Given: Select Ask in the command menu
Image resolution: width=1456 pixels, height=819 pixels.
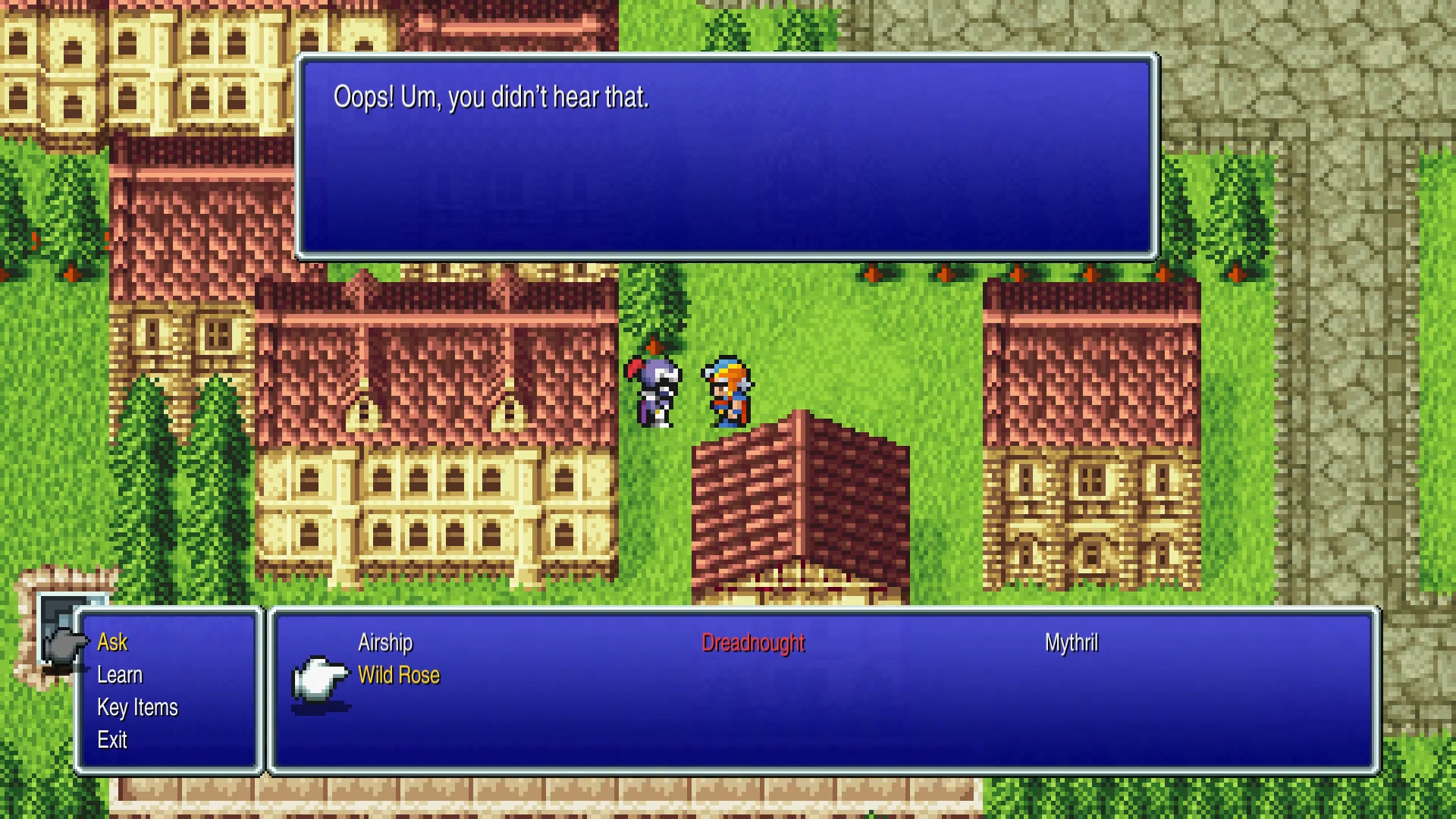Looking at the screenshot, I should click(x=112, y=642).
